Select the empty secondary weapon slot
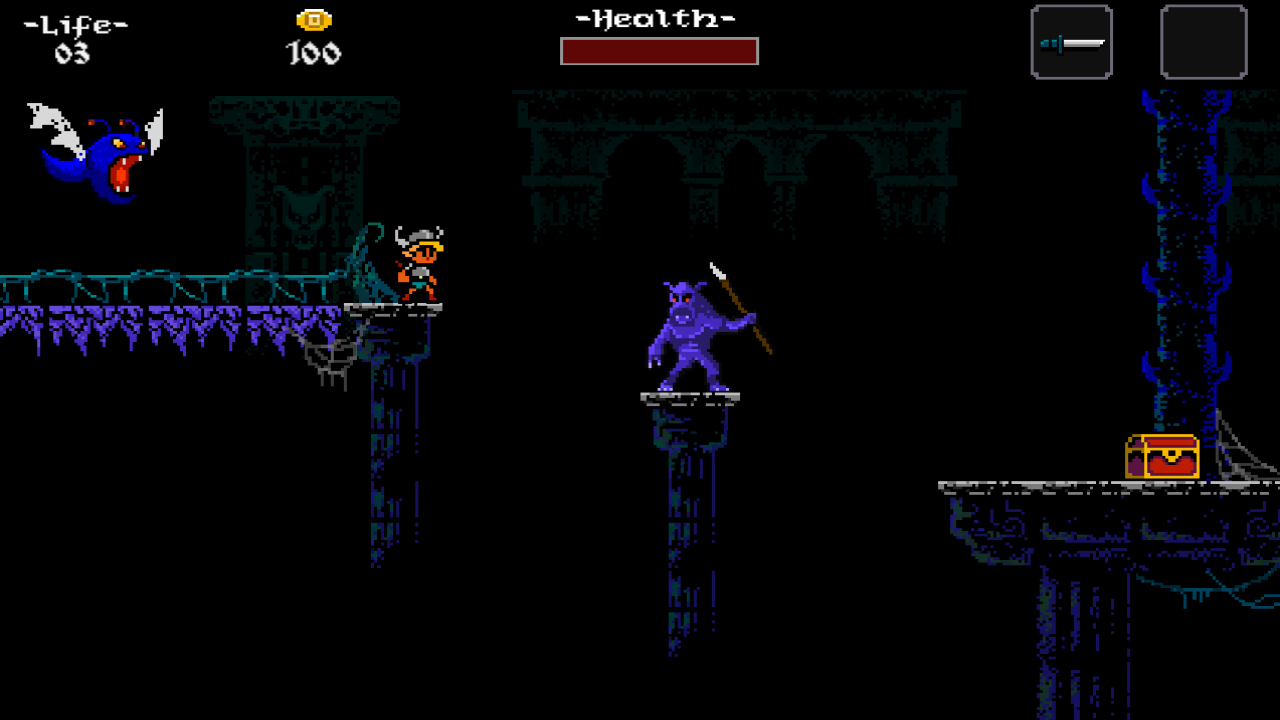The height and width of the screenshot is (720, 1280). pyautogui.click(x=1203, y=41)
